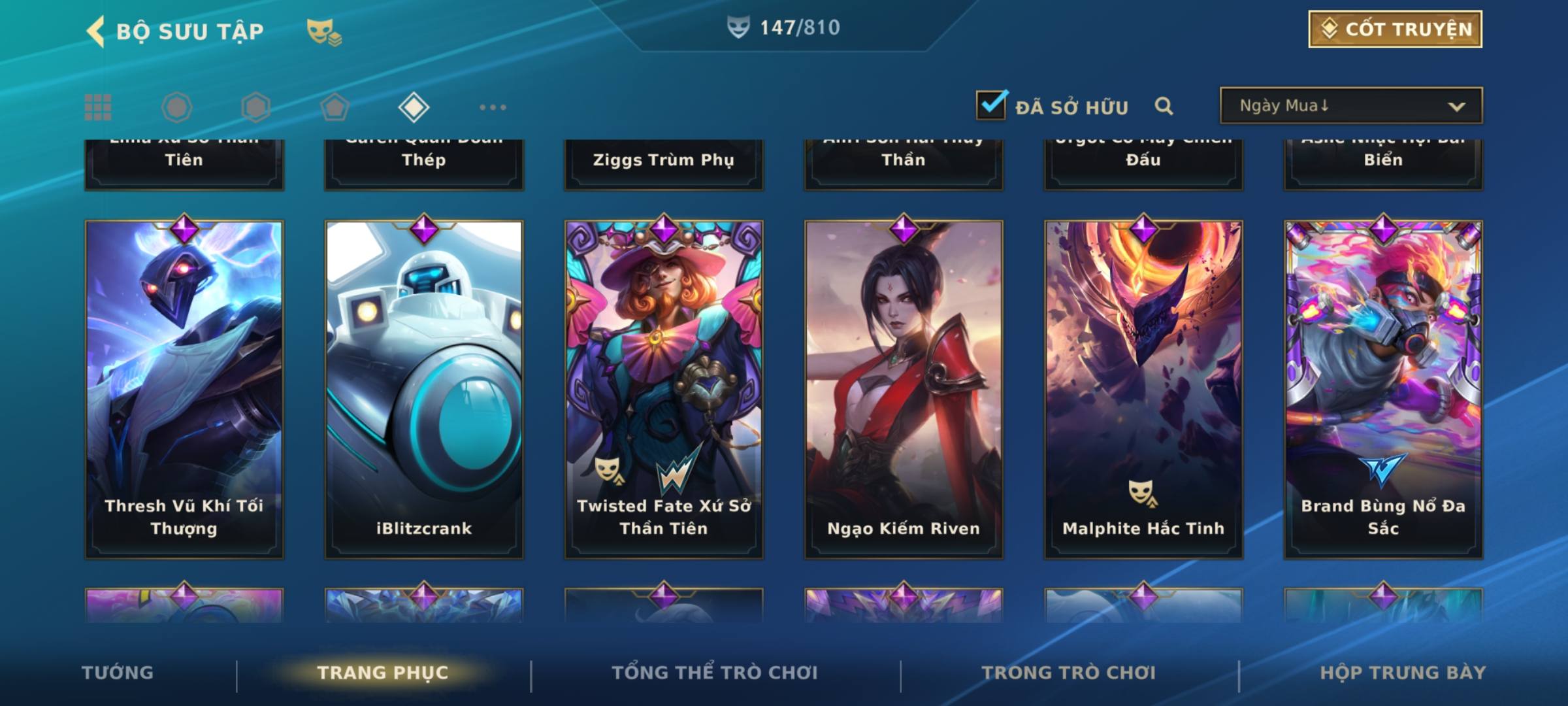Open the iBlitzcrank skin card
This screenshot has height=706, width=1568.
424,389
